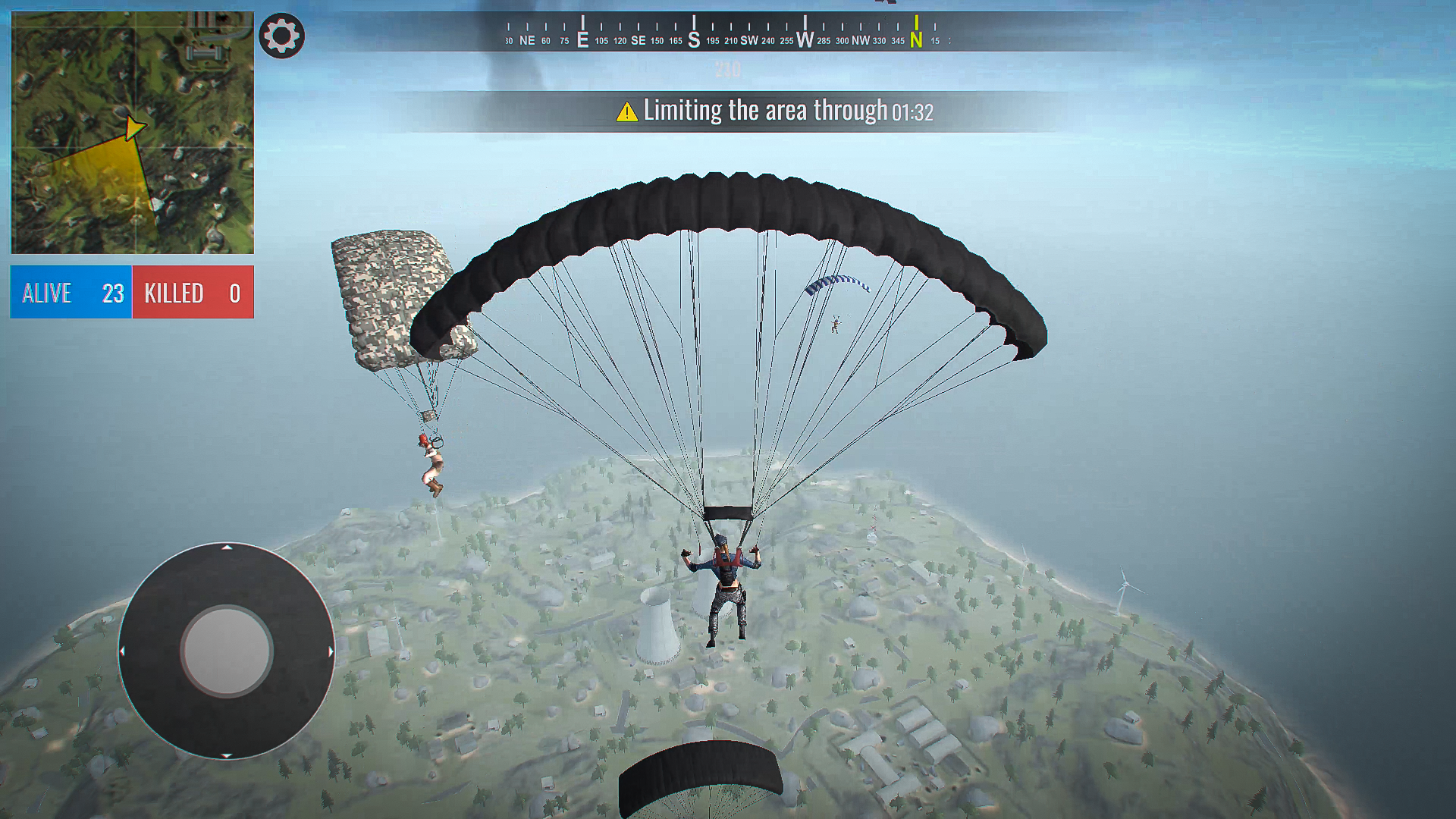Image resolution: width=1456 pixels, height=819 pixels.
Task: Tap the virtual movement joystick knob
Action: (x=226, y=651)
